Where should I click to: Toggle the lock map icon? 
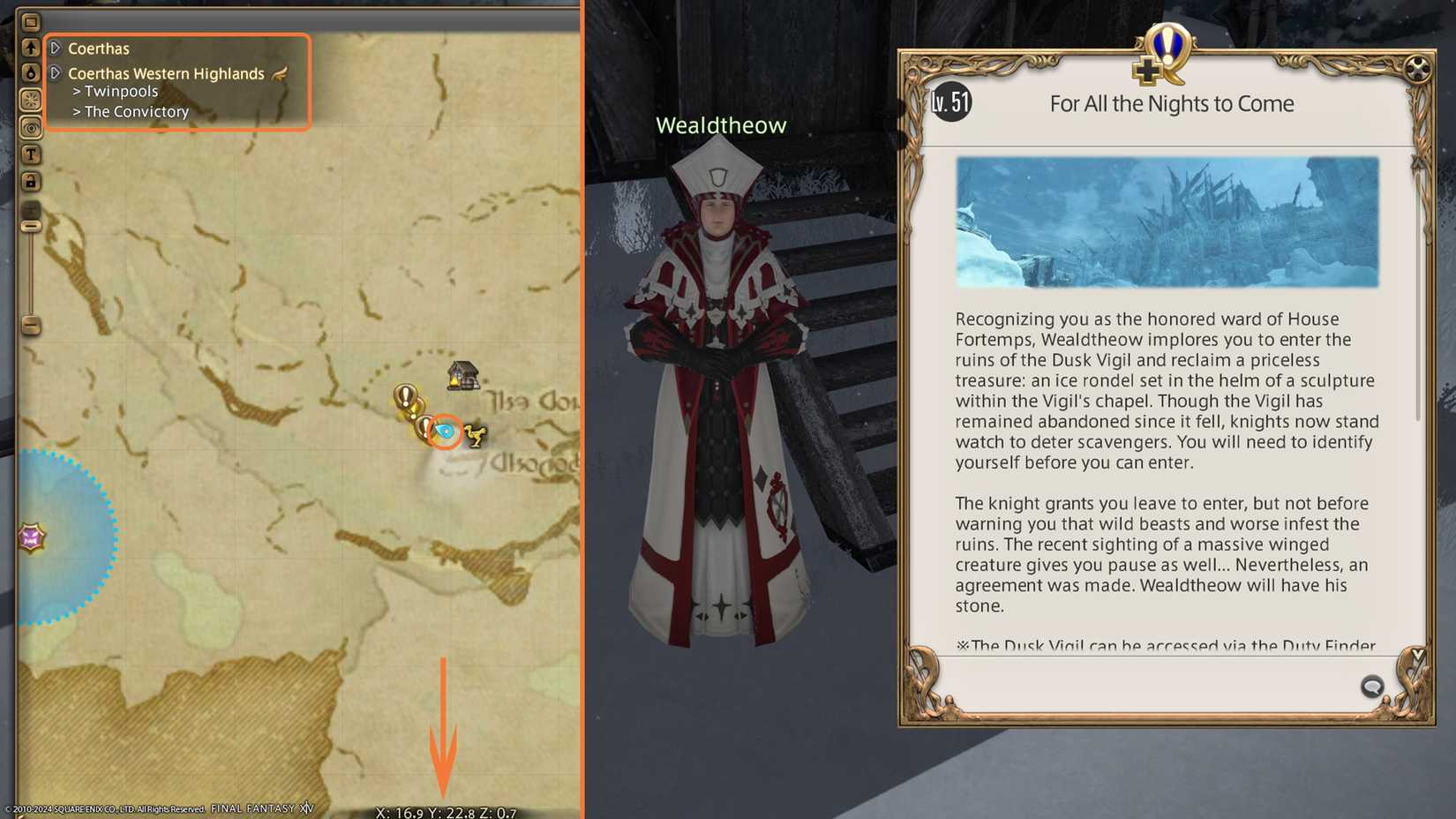31,181
